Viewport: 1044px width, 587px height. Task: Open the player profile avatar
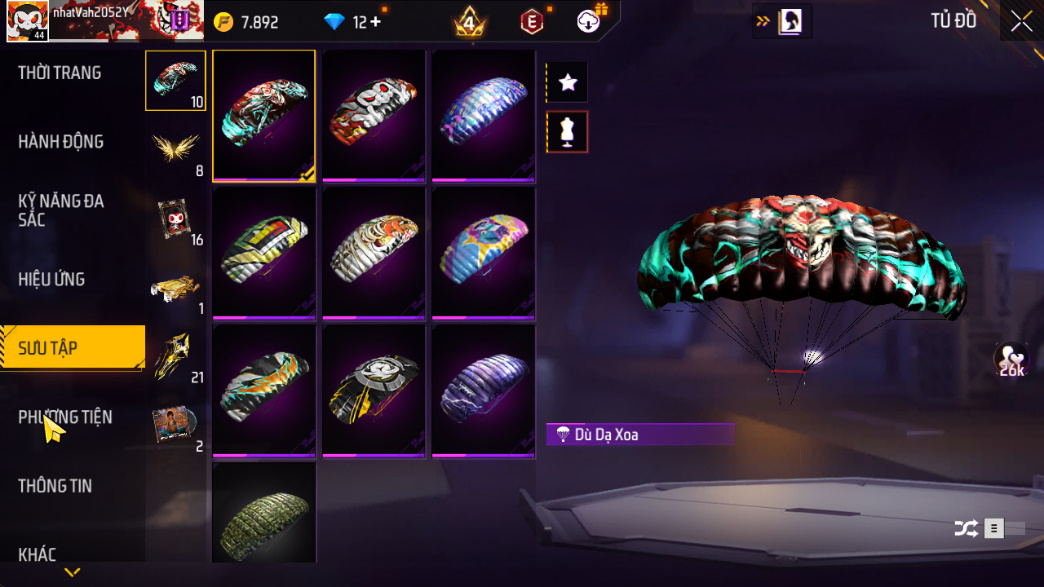[26, 21]
